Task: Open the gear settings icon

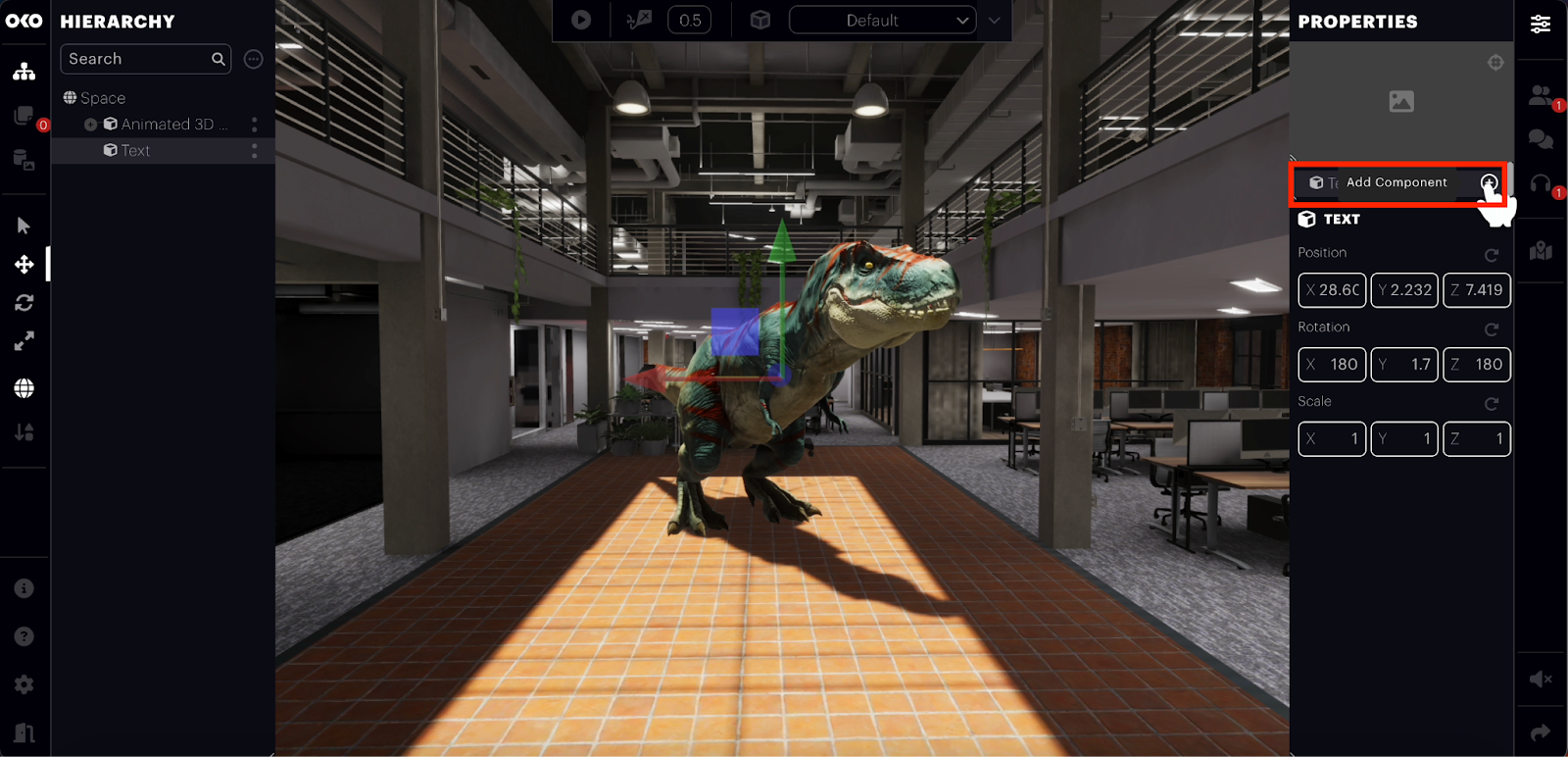Action: point(24,684)
